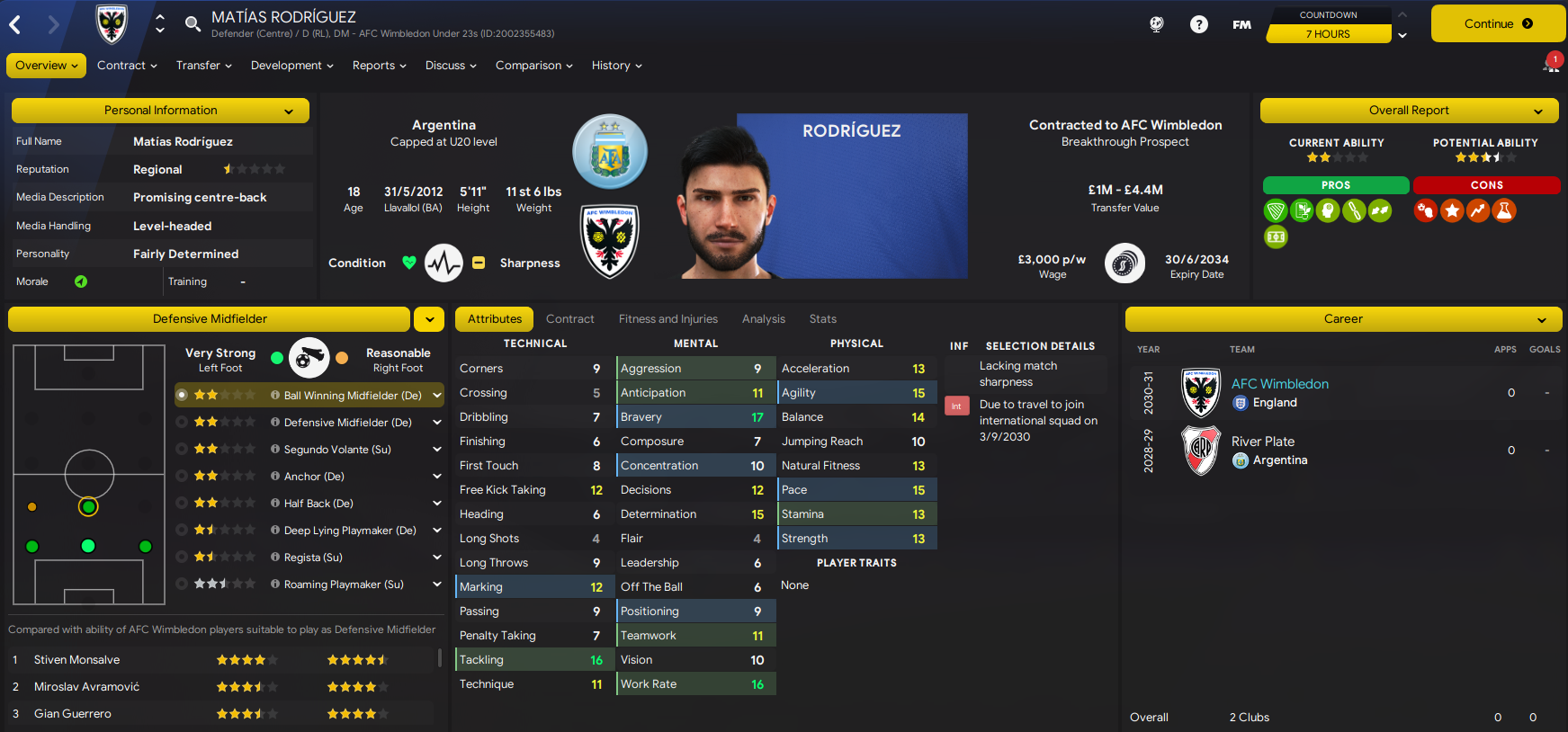Open the Comparison menu
Screen dimensions: 1568x732
pyautogui.click(x=533, y=66)
